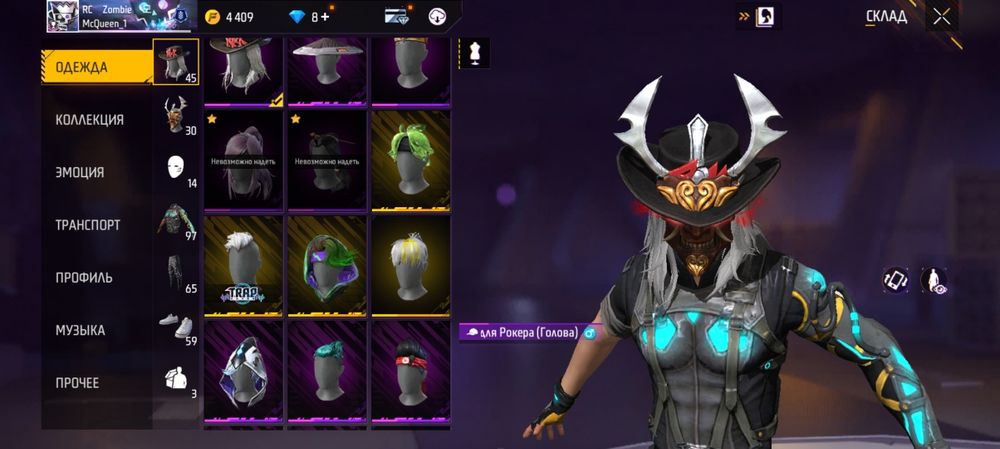This screenshot has height=449, width=1000.
Task: Select the white TRAP hairstyle item
Action: [243, 265]
